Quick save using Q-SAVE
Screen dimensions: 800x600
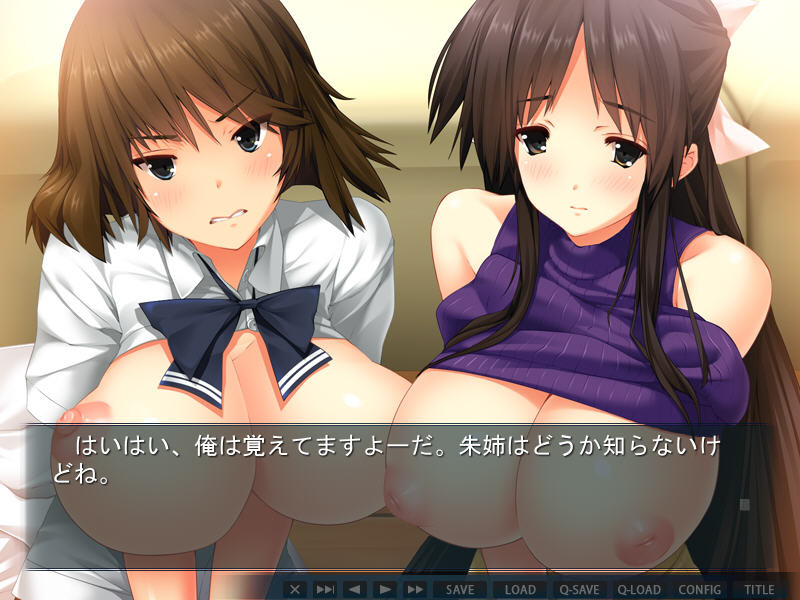pos(580,590)
